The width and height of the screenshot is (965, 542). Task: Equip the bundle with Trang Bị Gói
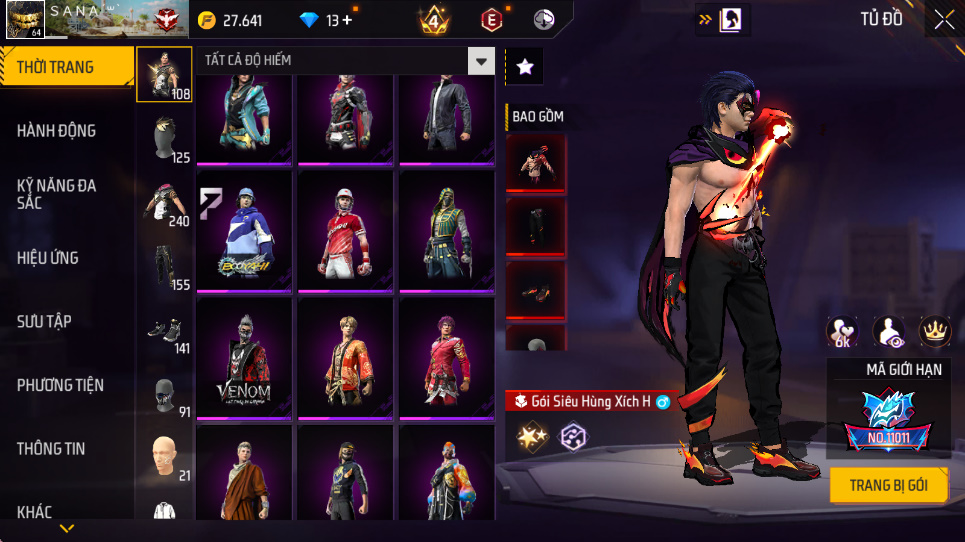tap(888, 486)
